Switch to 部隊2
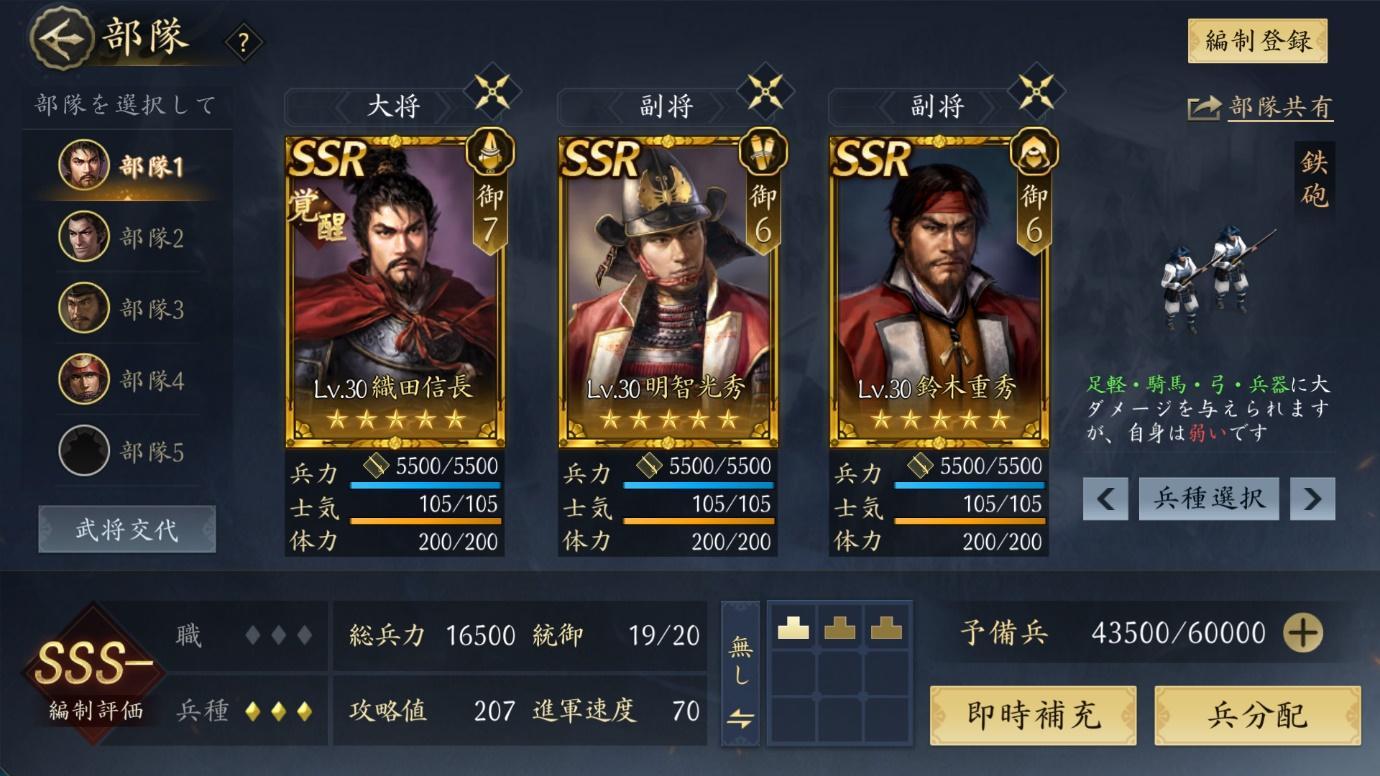The height and width of the screenshot is (776, 1380). 125,238
